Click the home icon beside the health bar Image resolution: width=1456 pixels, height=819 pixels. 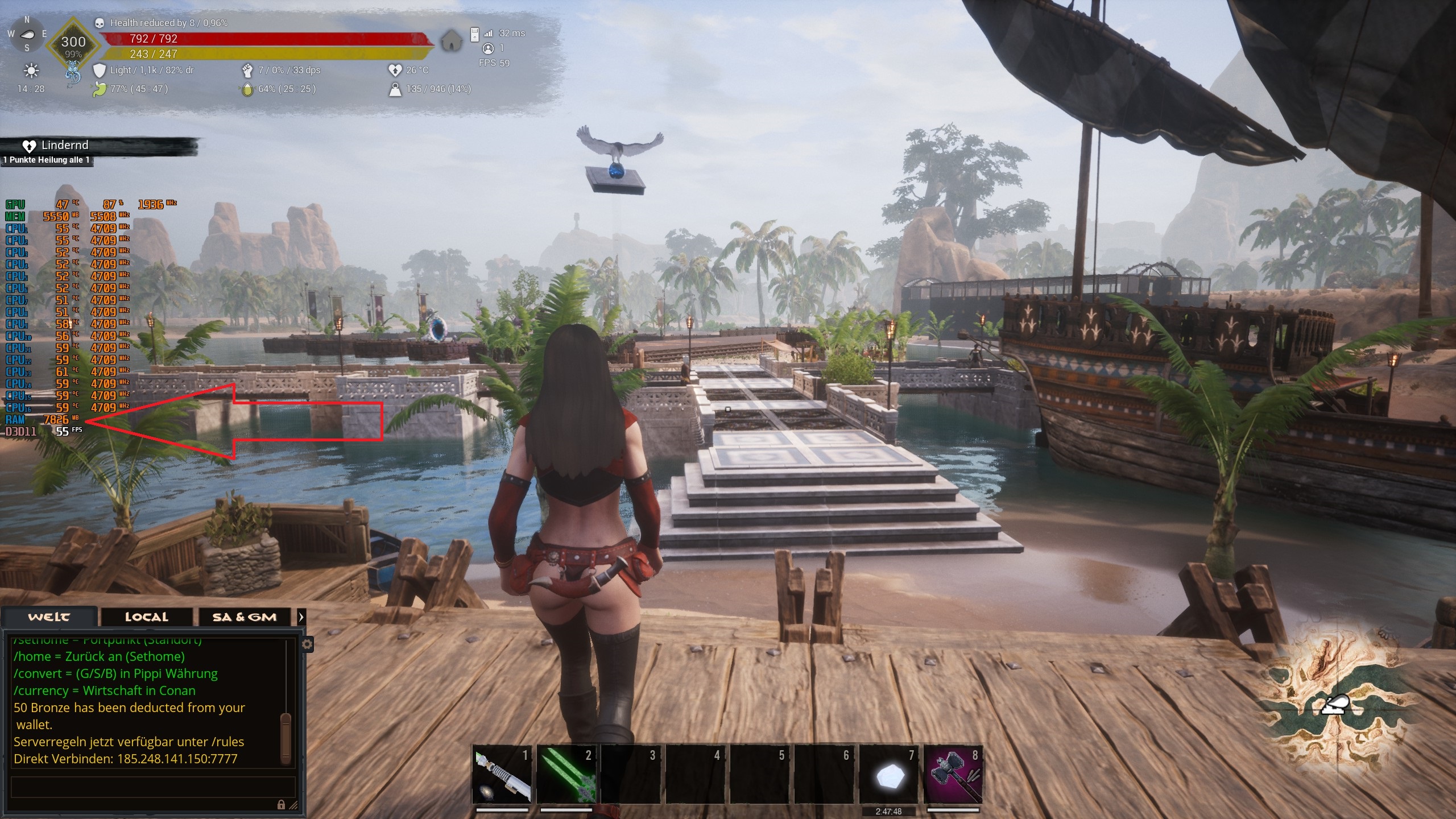pos(451,41)
